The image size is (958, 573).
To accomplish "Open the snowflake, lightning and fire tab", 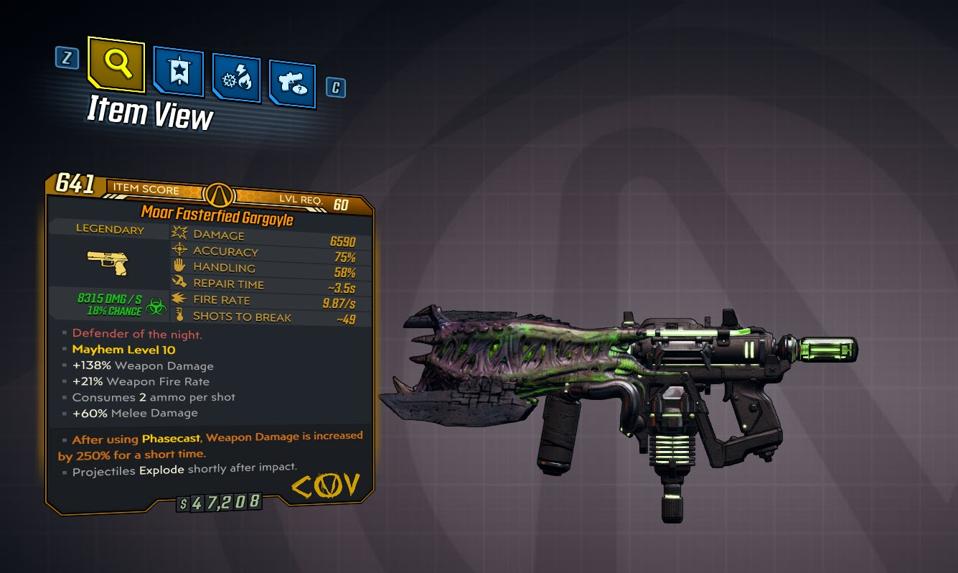I will coord(236,79).
